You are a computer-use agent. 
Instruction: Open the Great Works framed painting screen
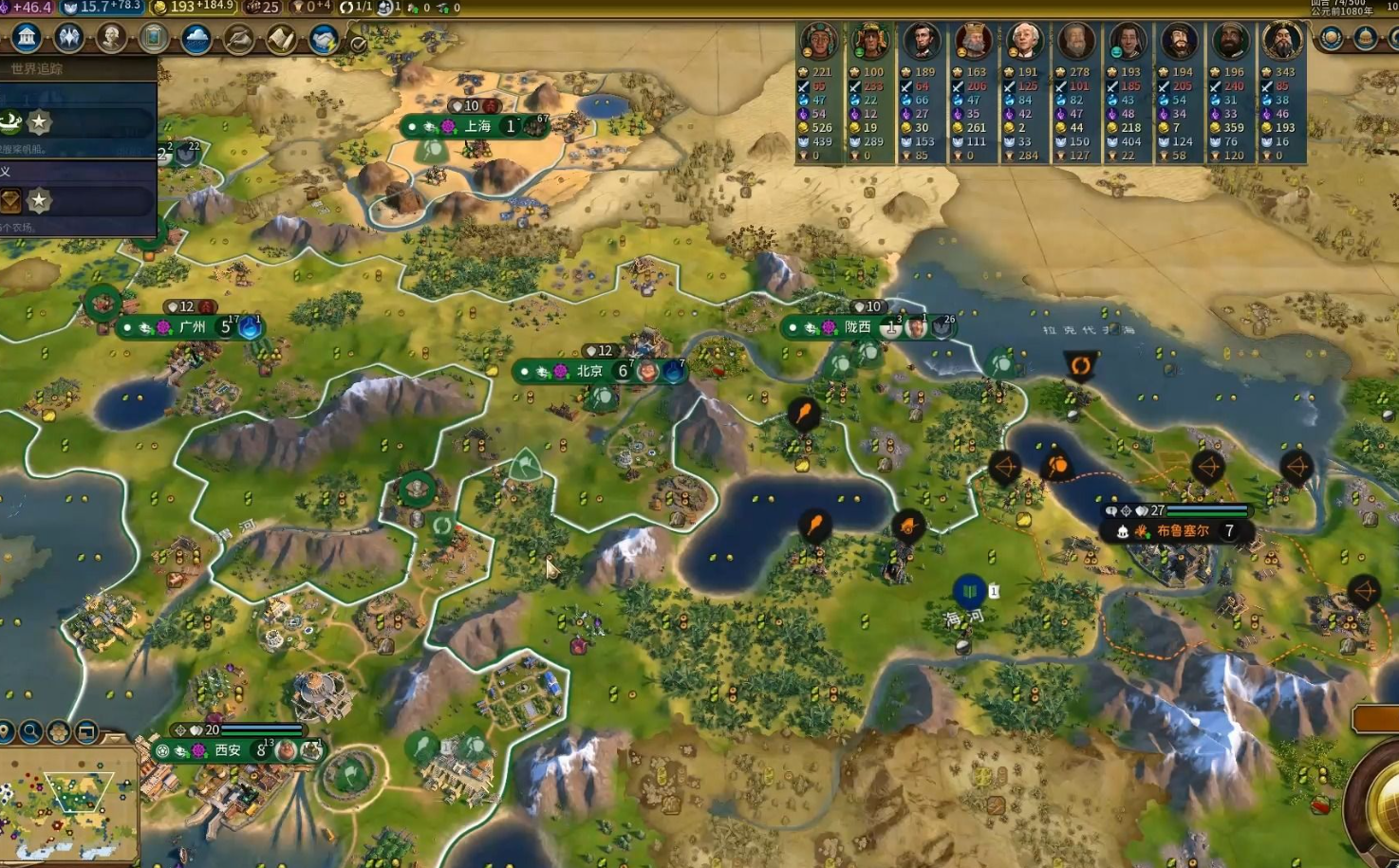[154, 38]
